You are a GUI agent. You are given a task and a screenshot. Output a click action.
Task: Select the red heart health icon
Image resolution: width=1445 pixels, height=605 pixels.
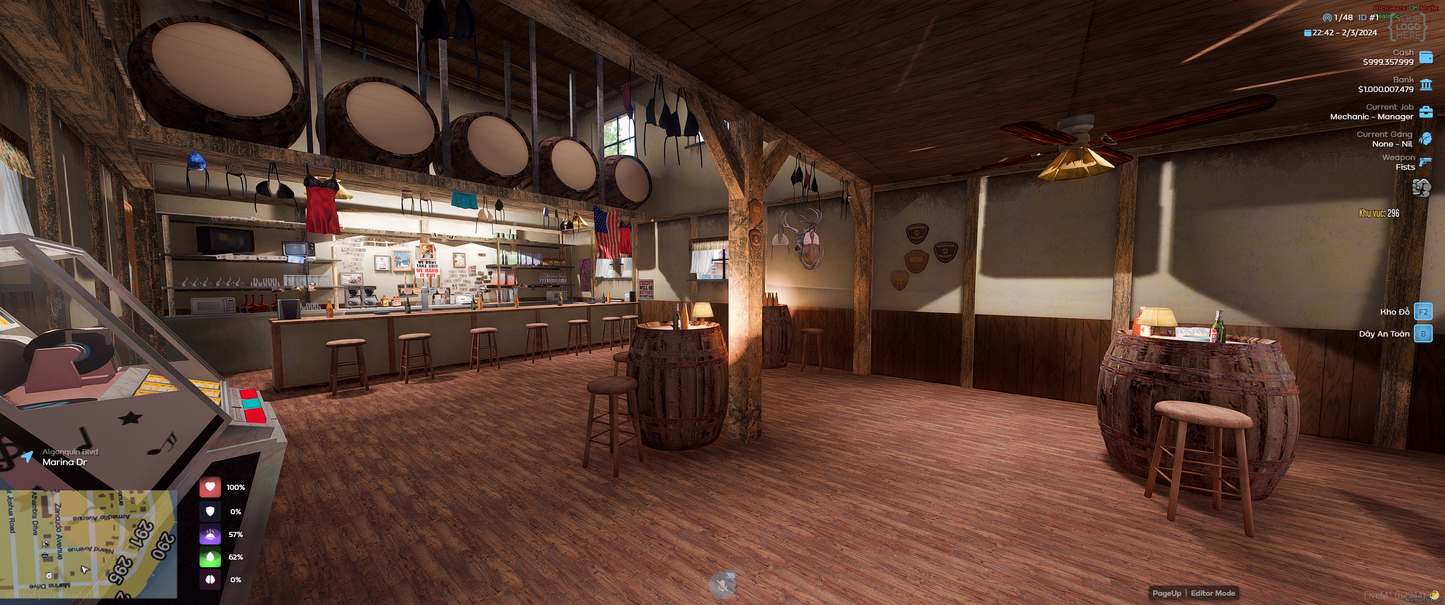[x=210, y=488]
